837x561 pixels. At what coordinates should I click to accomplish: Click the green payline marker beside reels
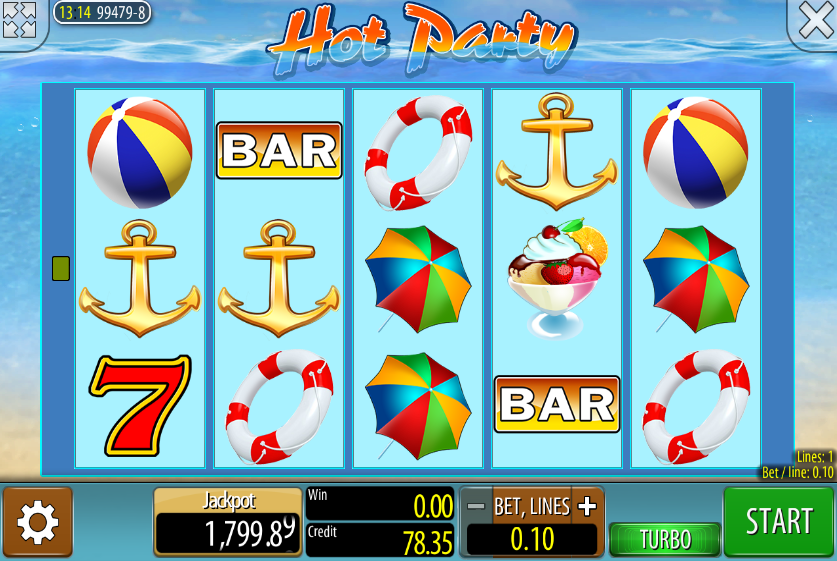(61, 268)
